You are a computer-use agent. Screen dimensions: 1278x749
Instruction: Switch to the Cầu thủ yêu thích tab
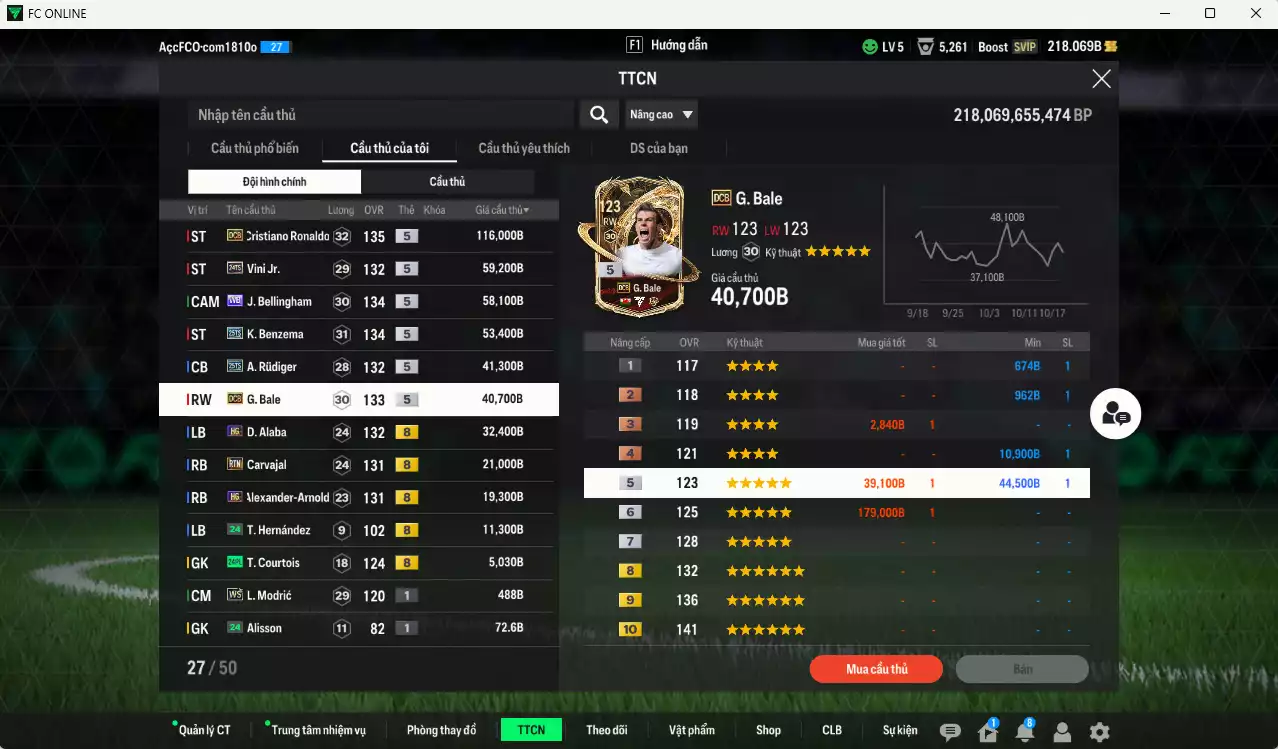tap(524, 149)
